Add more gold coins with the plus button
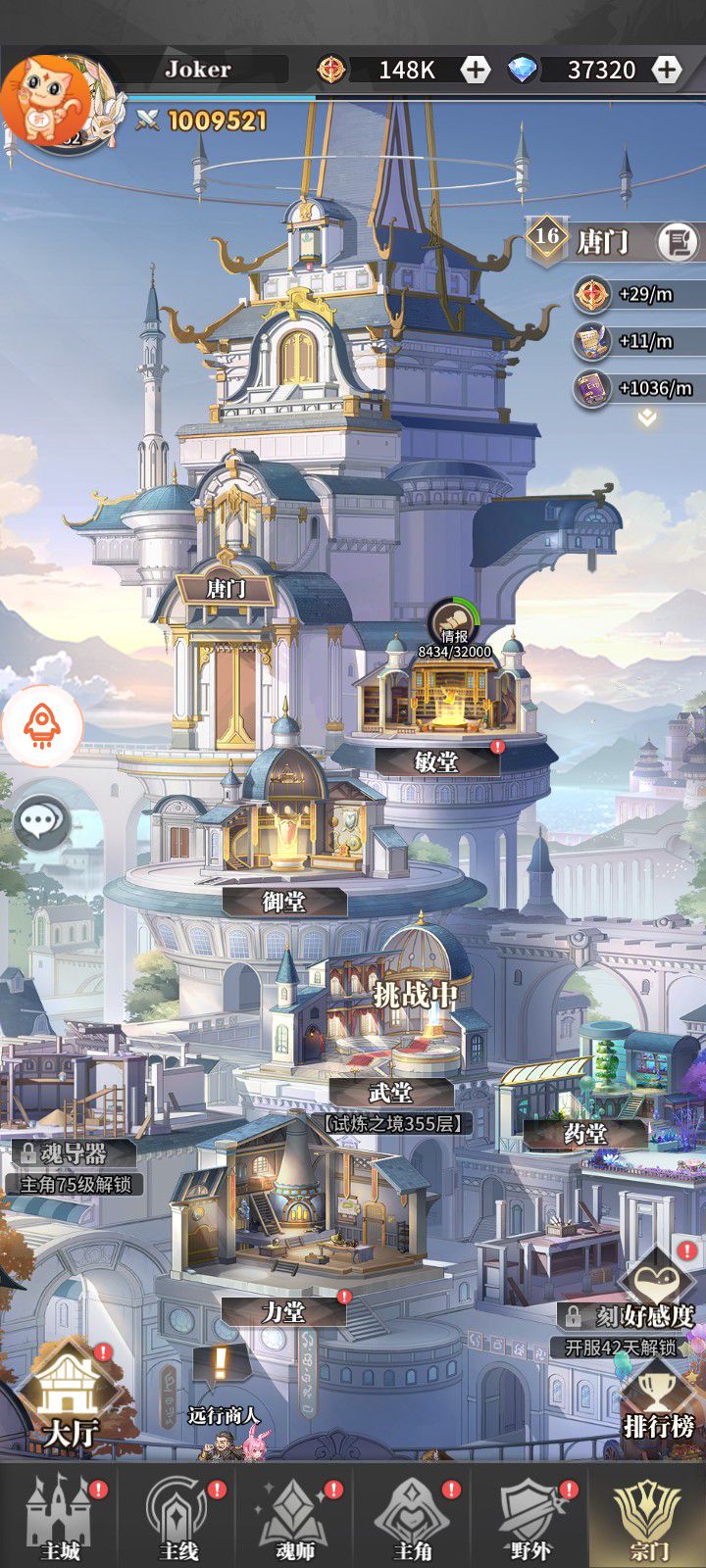Viewport: 706px width, 1568px height. point(476,70)
